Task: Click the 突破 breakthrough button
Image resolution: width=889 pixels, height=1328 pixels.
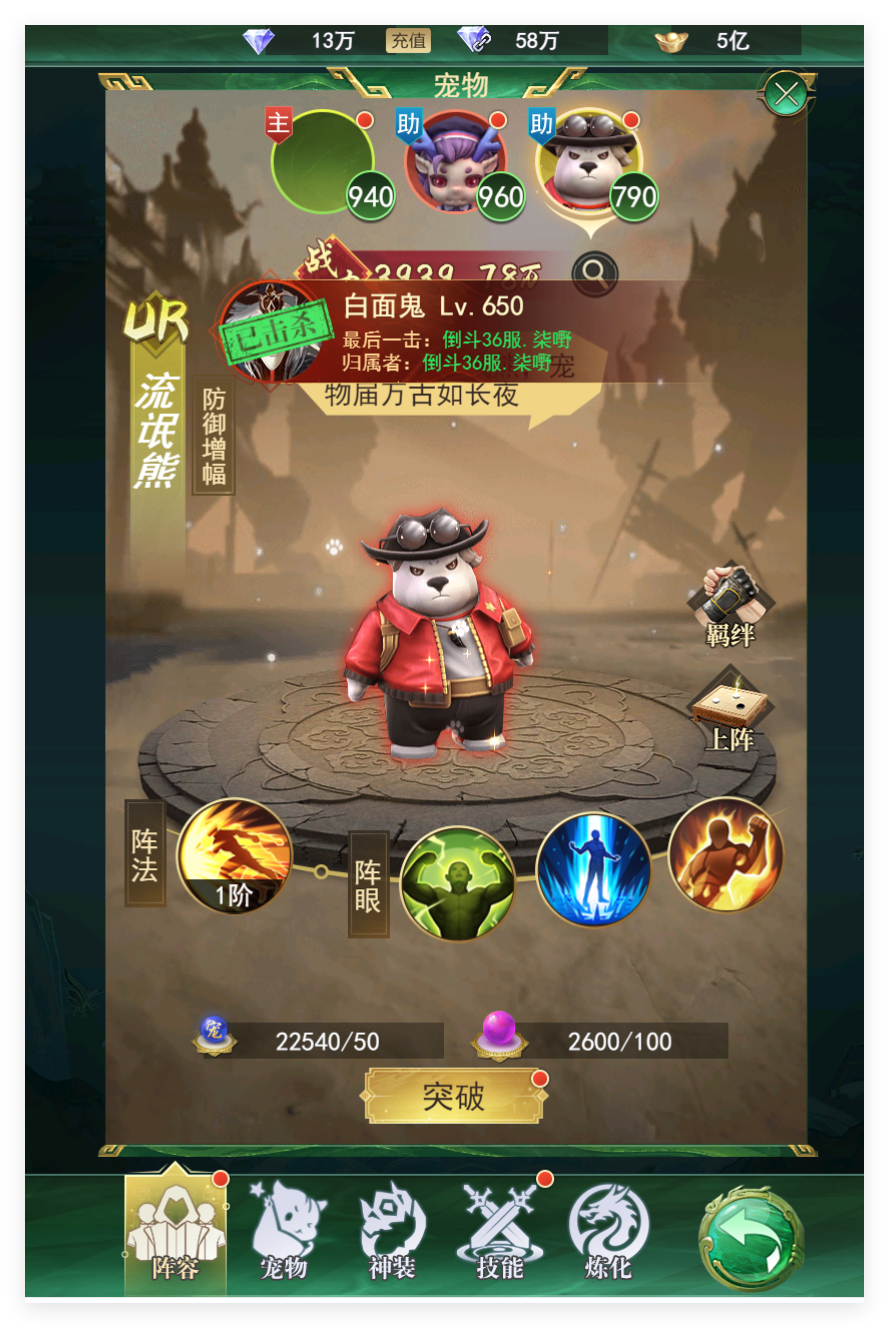Action: point(454,1096)
